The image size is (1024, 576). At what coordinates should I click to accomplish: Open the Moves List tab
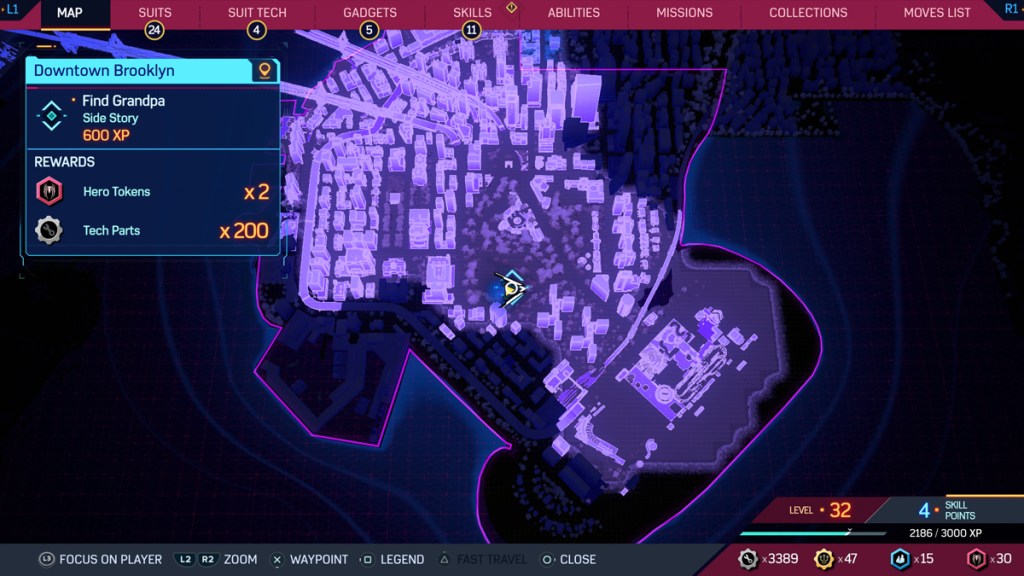pyautogui.click(x=937, y=13)
